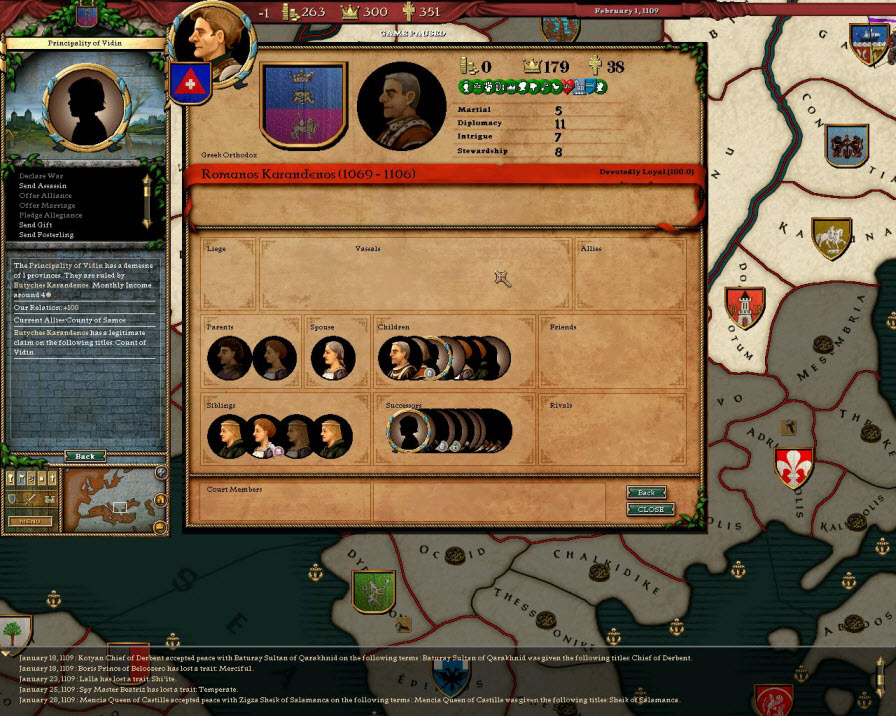Click the Principality of Vidin silhouette portrait
Image resolution: width=896 pixels, height=716 pixels.
click(x=84, y=102)
